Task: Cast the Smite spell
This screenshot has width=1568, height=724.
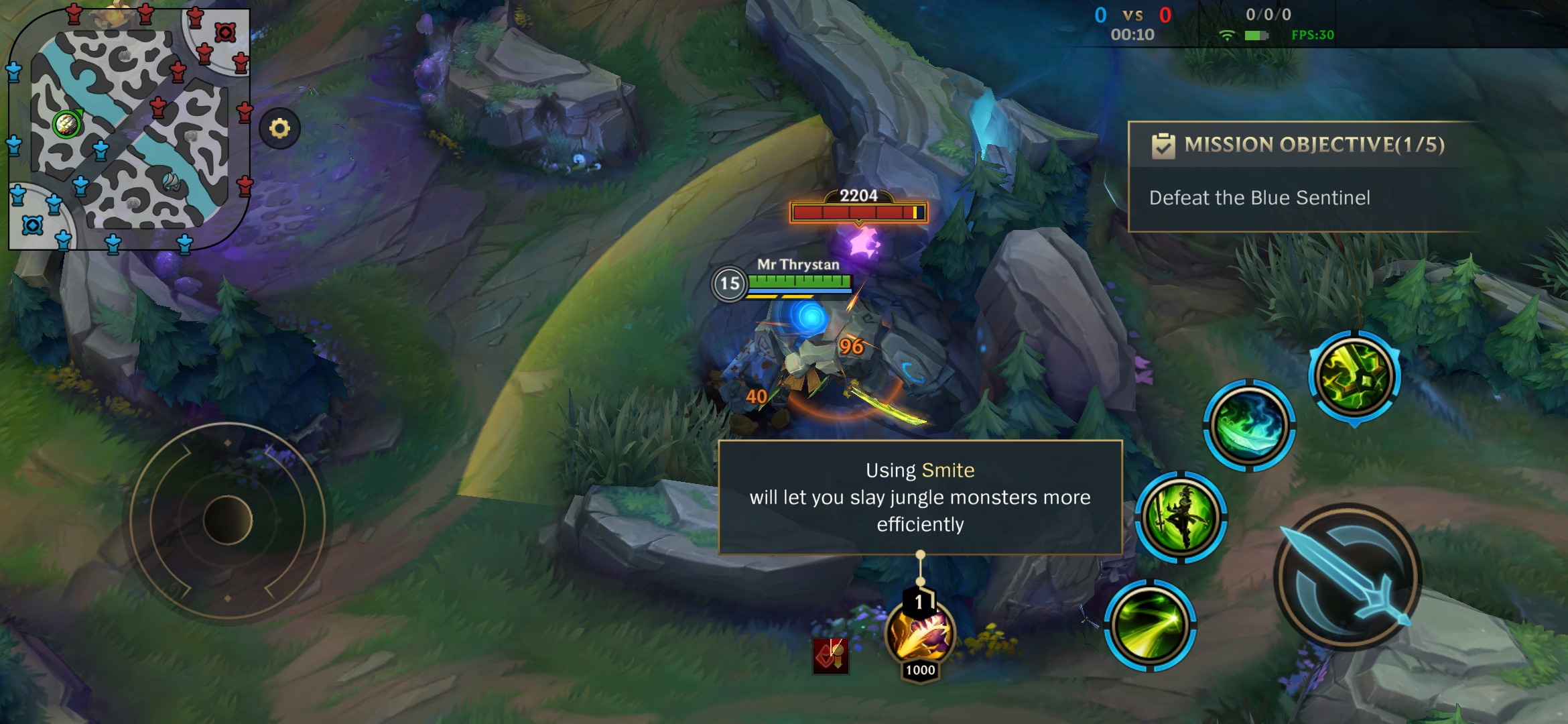Action: click(x=919, y=633)
